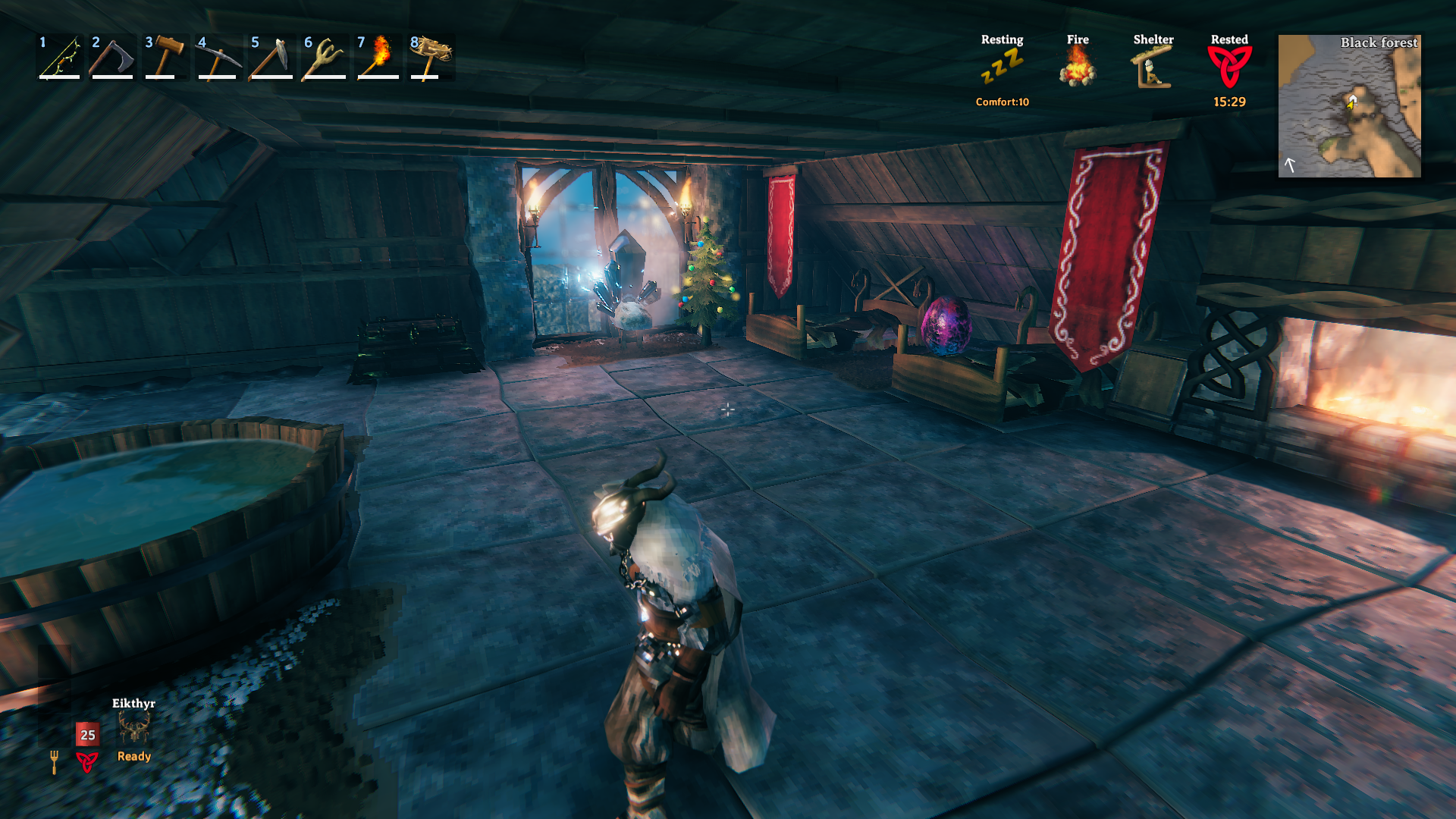Click the Resting status effect icon
This screenshot has height=819, width=1456.
(x=1002, y=67)
